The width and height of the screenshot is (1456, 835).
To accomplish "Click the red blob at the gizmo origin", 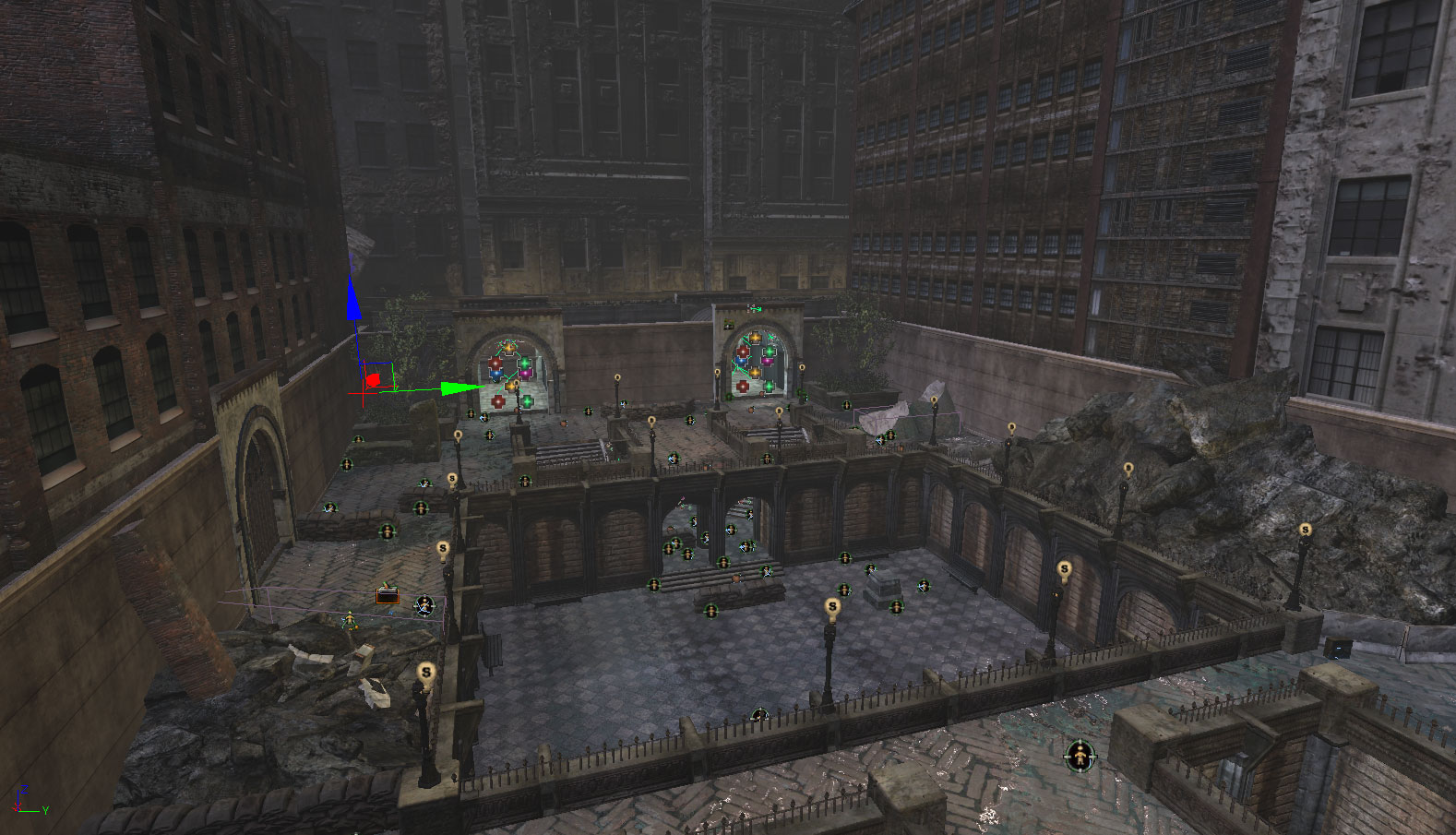I will (373, 379).
